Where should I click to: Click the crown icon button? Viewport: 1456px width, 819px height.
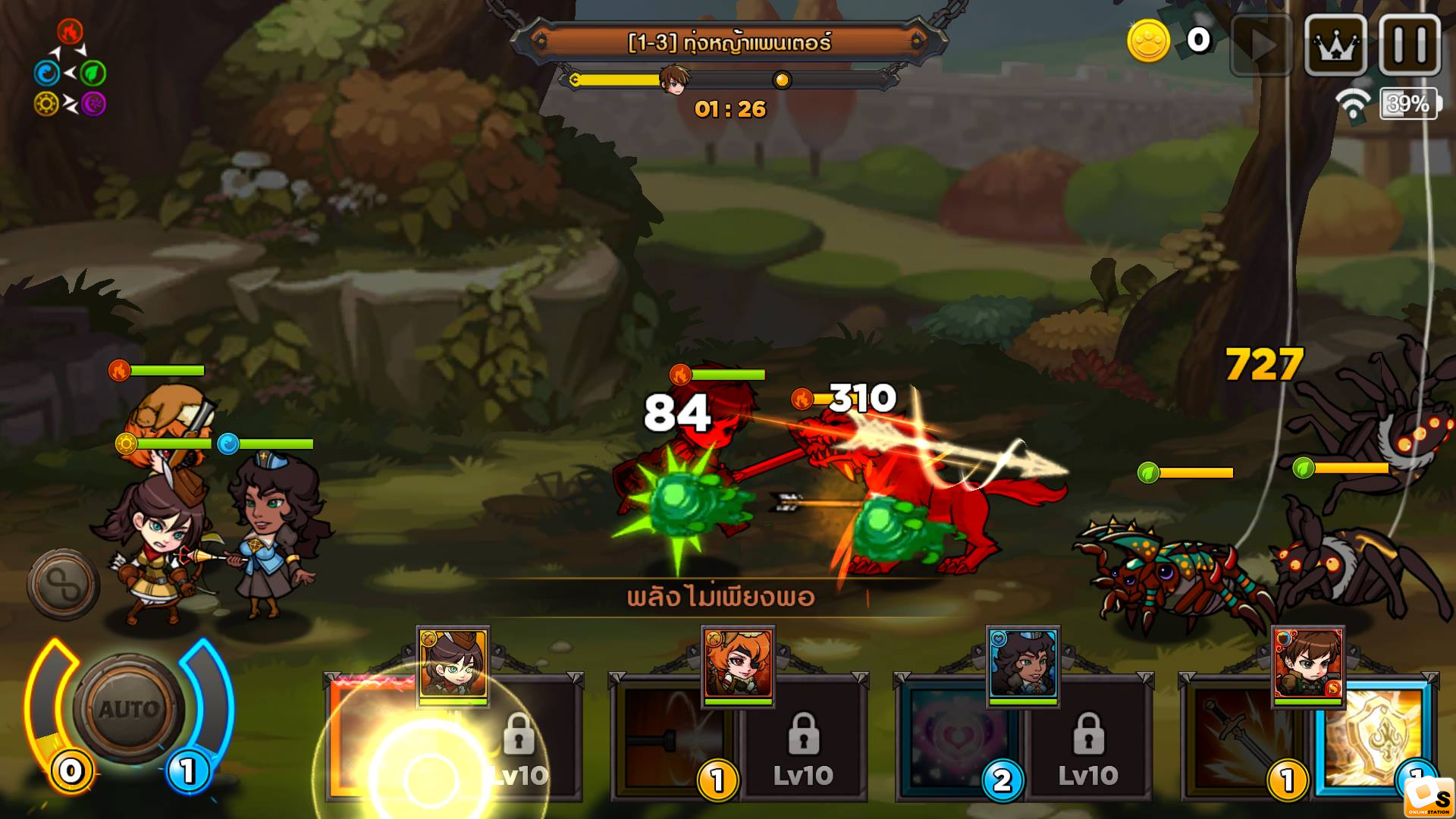point(1335,46)
